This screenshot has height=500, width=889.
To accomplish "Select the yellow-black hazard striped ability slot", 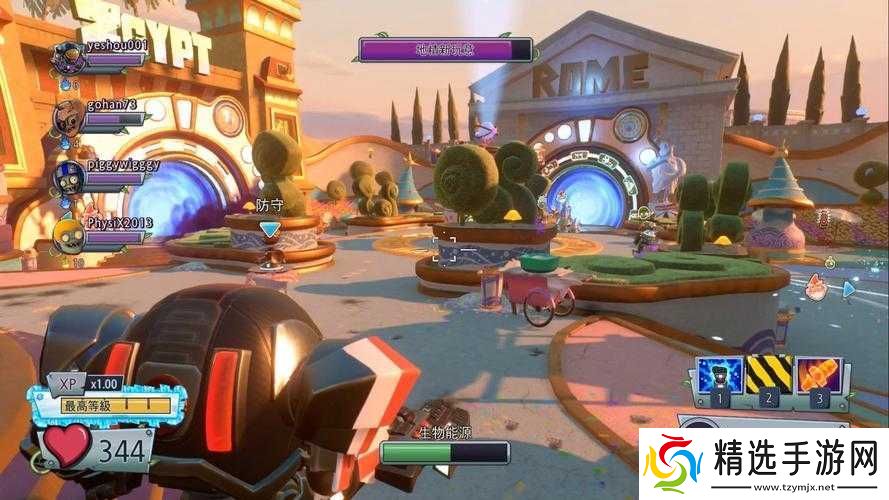I will click(768, 375).
